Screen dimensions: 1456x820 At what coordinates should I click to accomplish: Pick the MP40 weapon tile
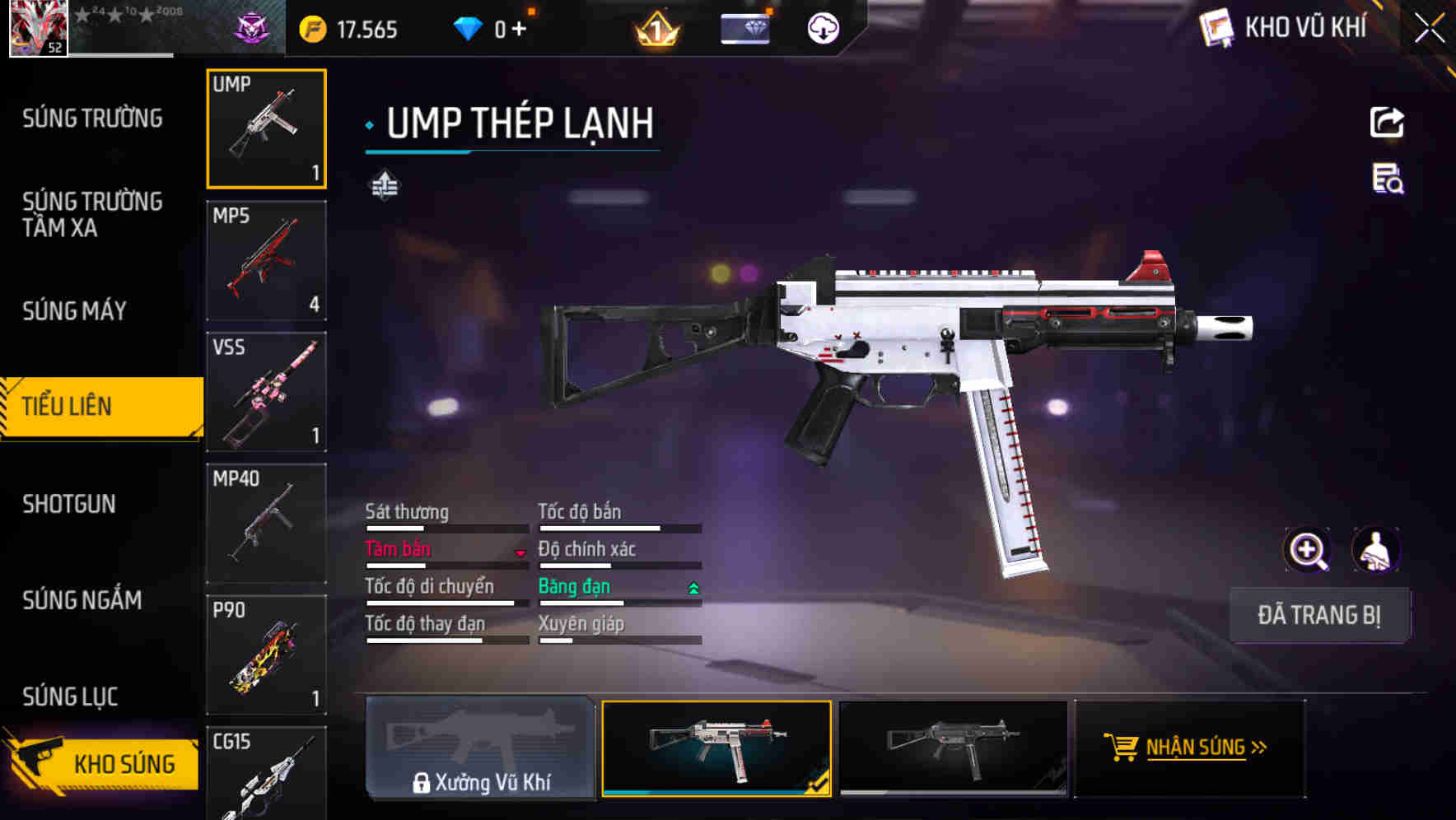[x=266, y=524]
